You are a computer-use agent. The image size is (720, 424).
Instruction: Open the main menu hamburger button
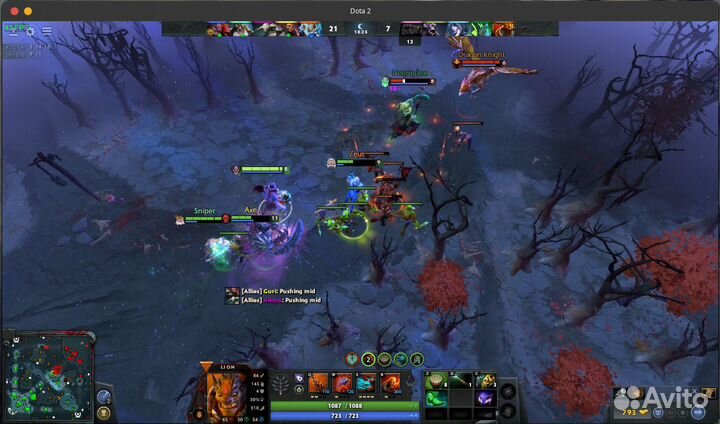click(47, 31)
